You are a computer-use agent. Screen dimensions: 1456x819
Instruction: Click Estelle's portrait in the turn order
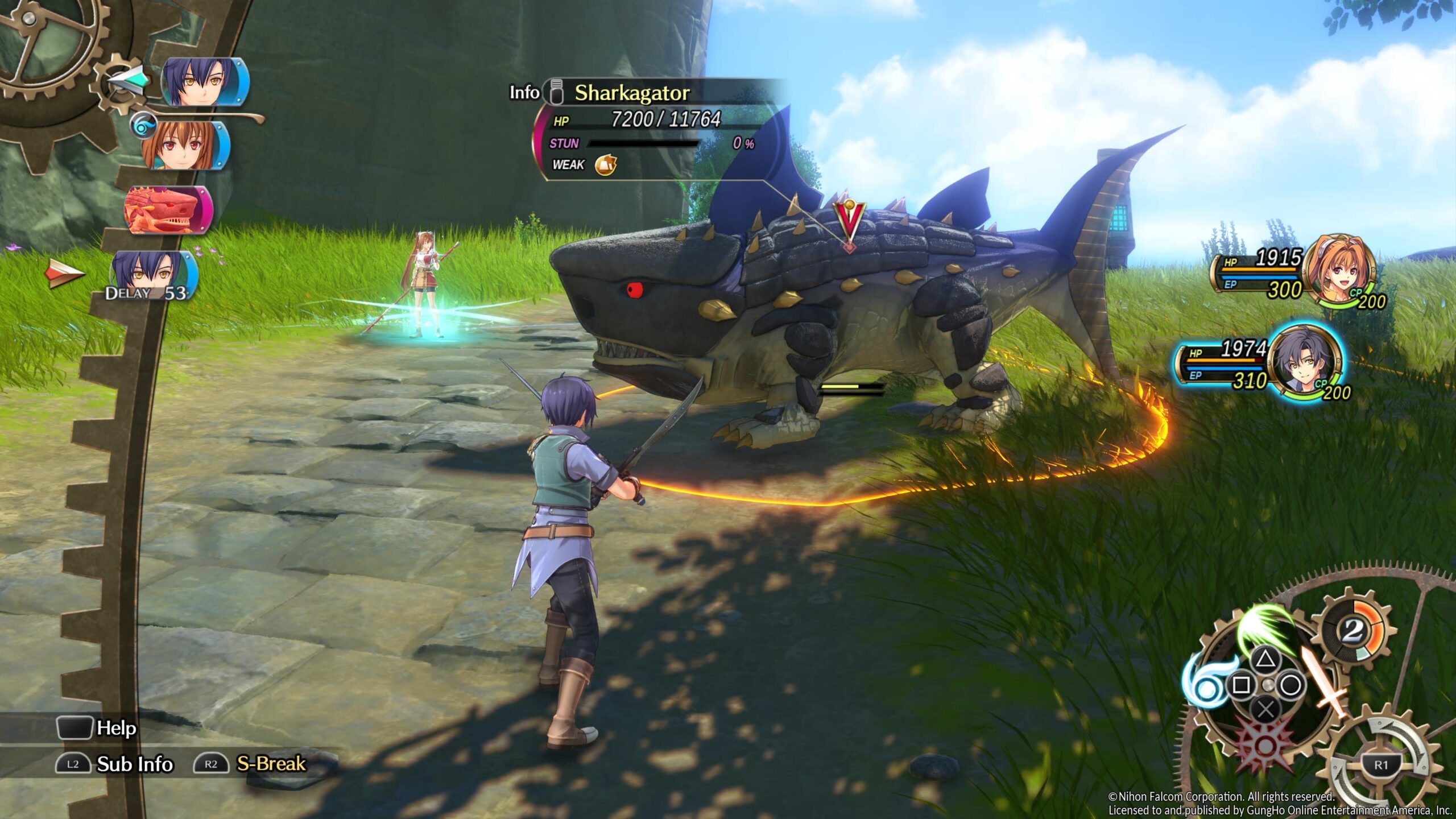(x=183, y=146)
